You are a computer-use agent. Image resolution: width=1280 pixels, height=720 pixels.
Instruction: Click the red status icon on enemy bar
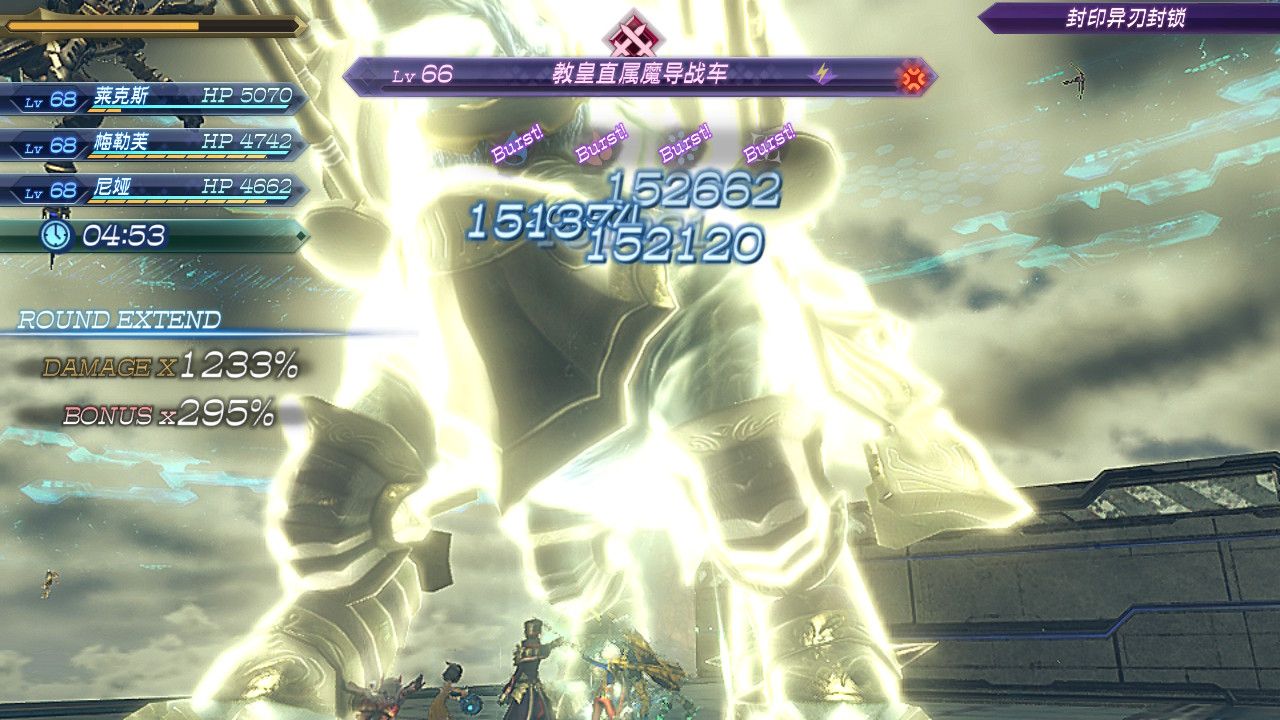pyautogui.click(x=912, y=76)
